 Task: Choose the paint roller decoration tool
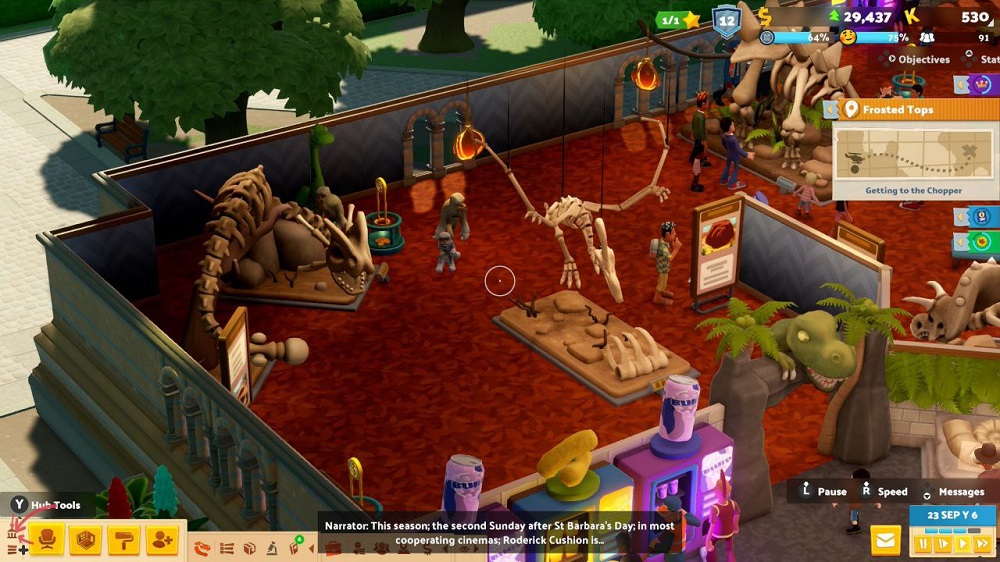pos(123,540)
